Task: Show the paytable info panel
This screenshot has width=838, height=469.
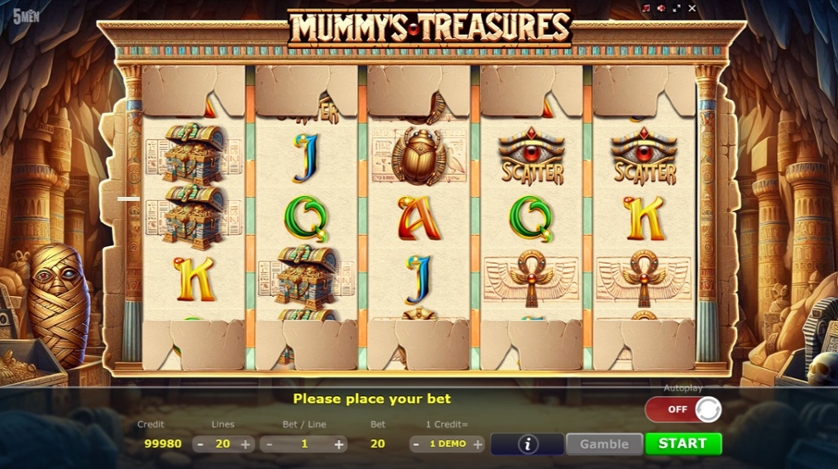Action: (x=527, y=444)
